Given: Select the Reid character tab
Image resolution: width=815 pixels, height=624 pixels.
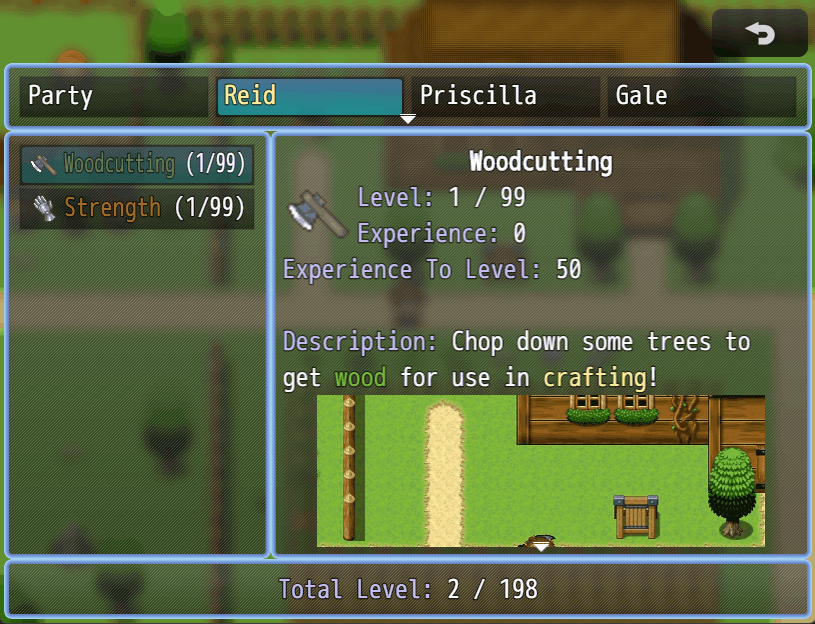Looking at the screenshot, I should (309, 97).
